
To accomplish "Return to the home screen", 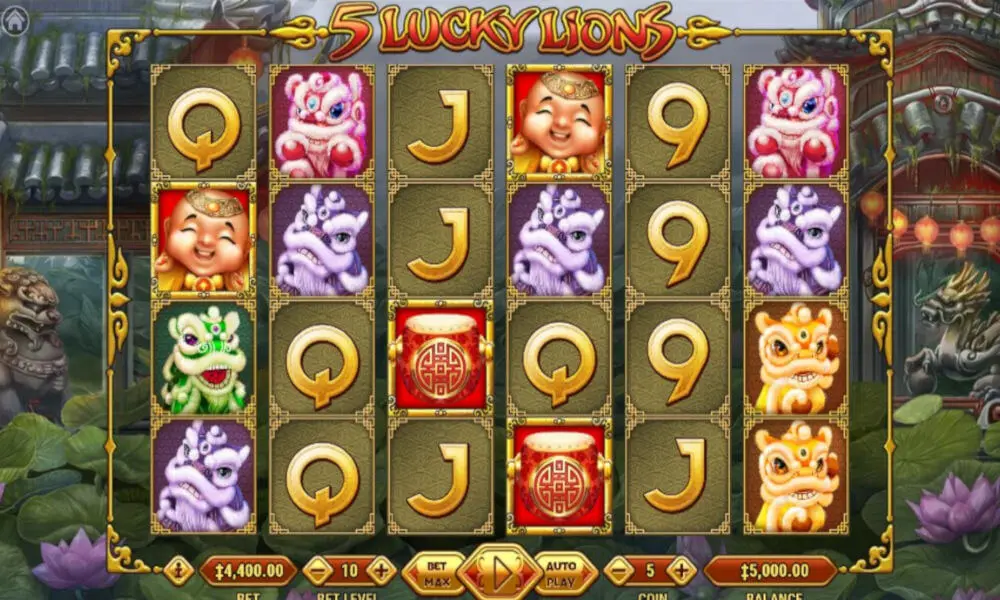I will pos(15,21).
